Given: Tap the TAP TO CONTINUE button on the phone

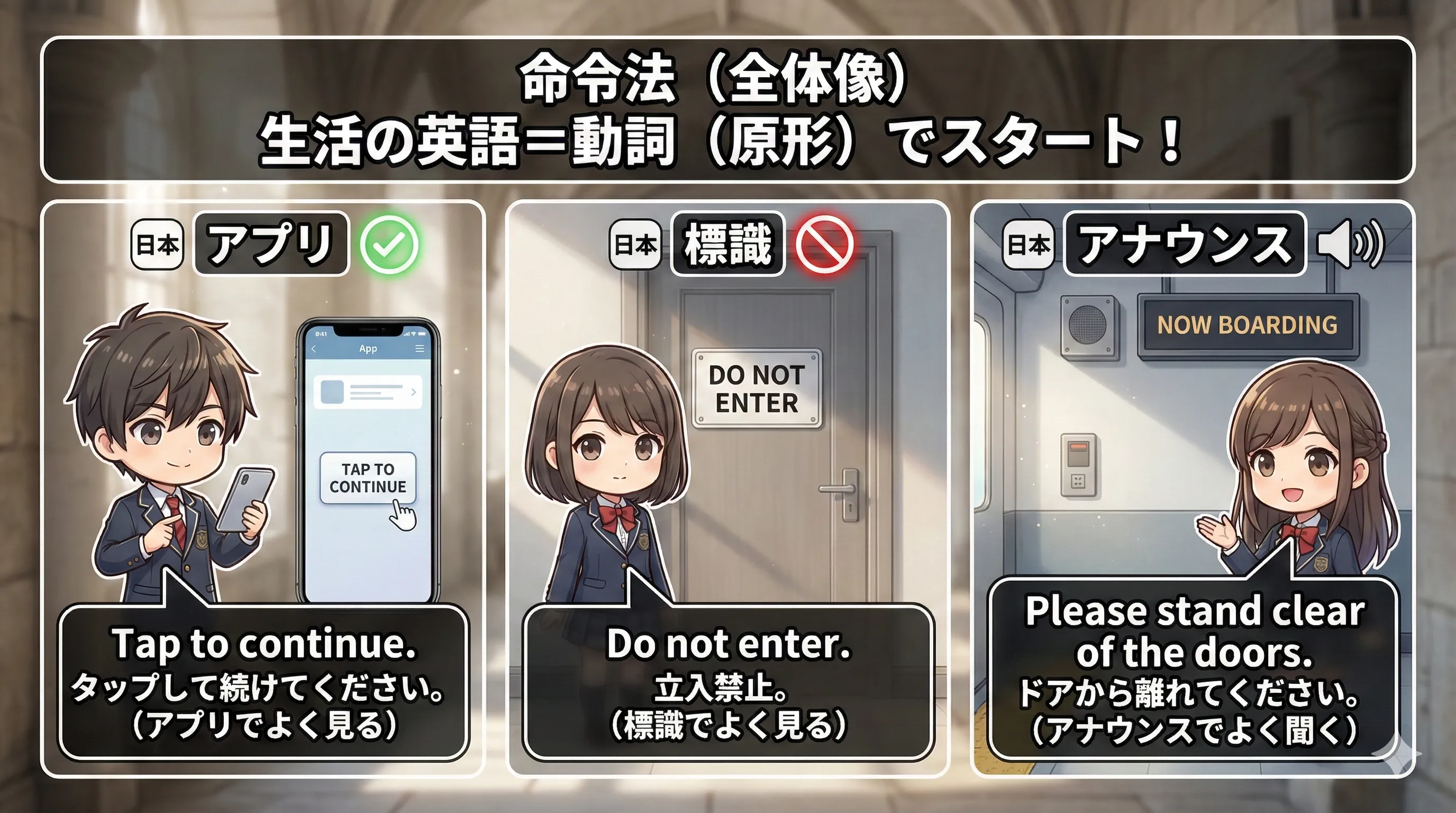Looking at the screenshot, I should tap(367, 478).
